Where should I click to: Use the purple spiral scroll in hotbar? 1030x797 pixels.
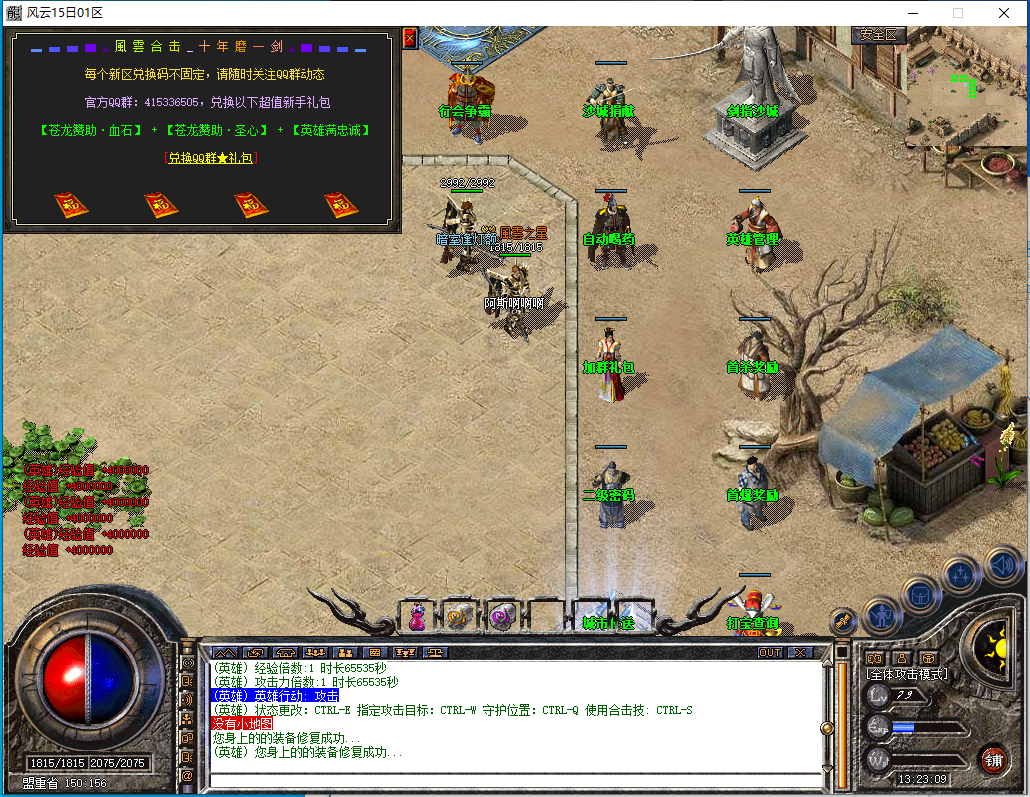[500, 617]
